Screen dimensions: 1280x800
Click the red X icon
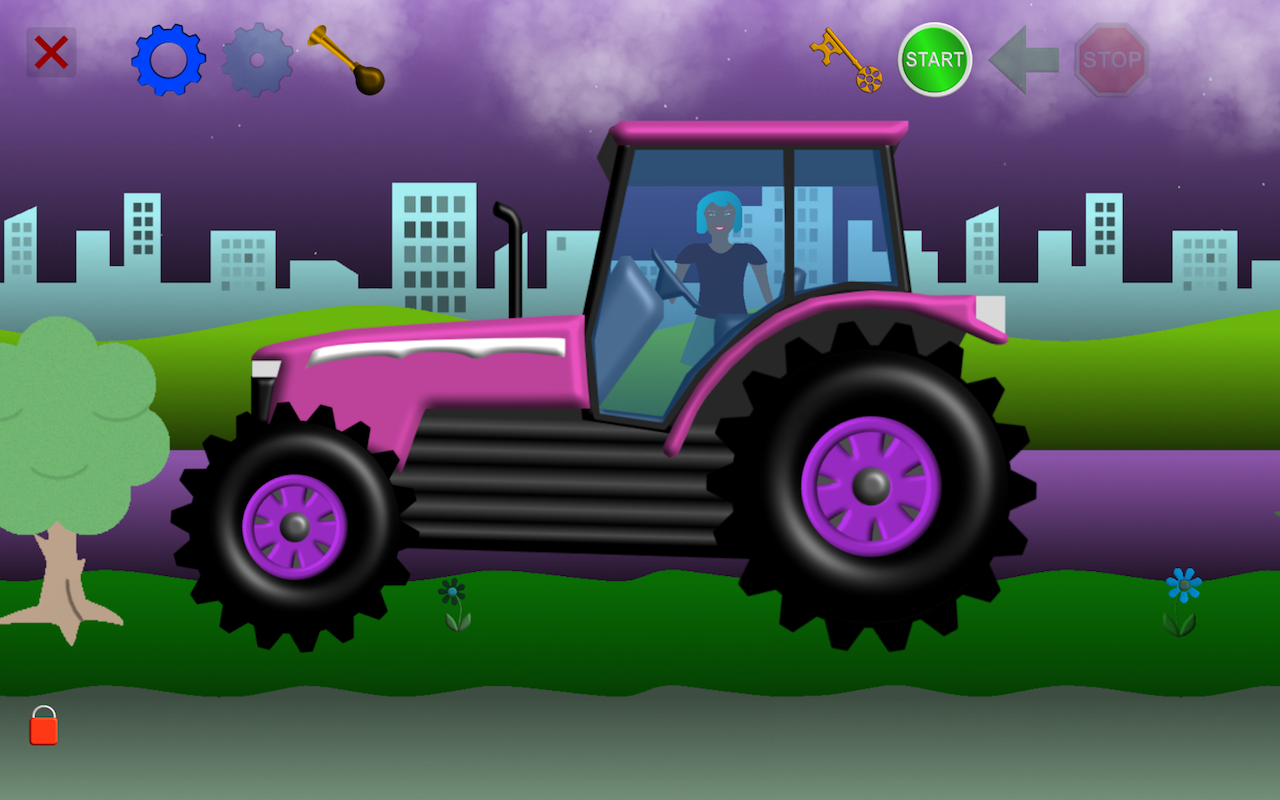[x=50, y=52]
